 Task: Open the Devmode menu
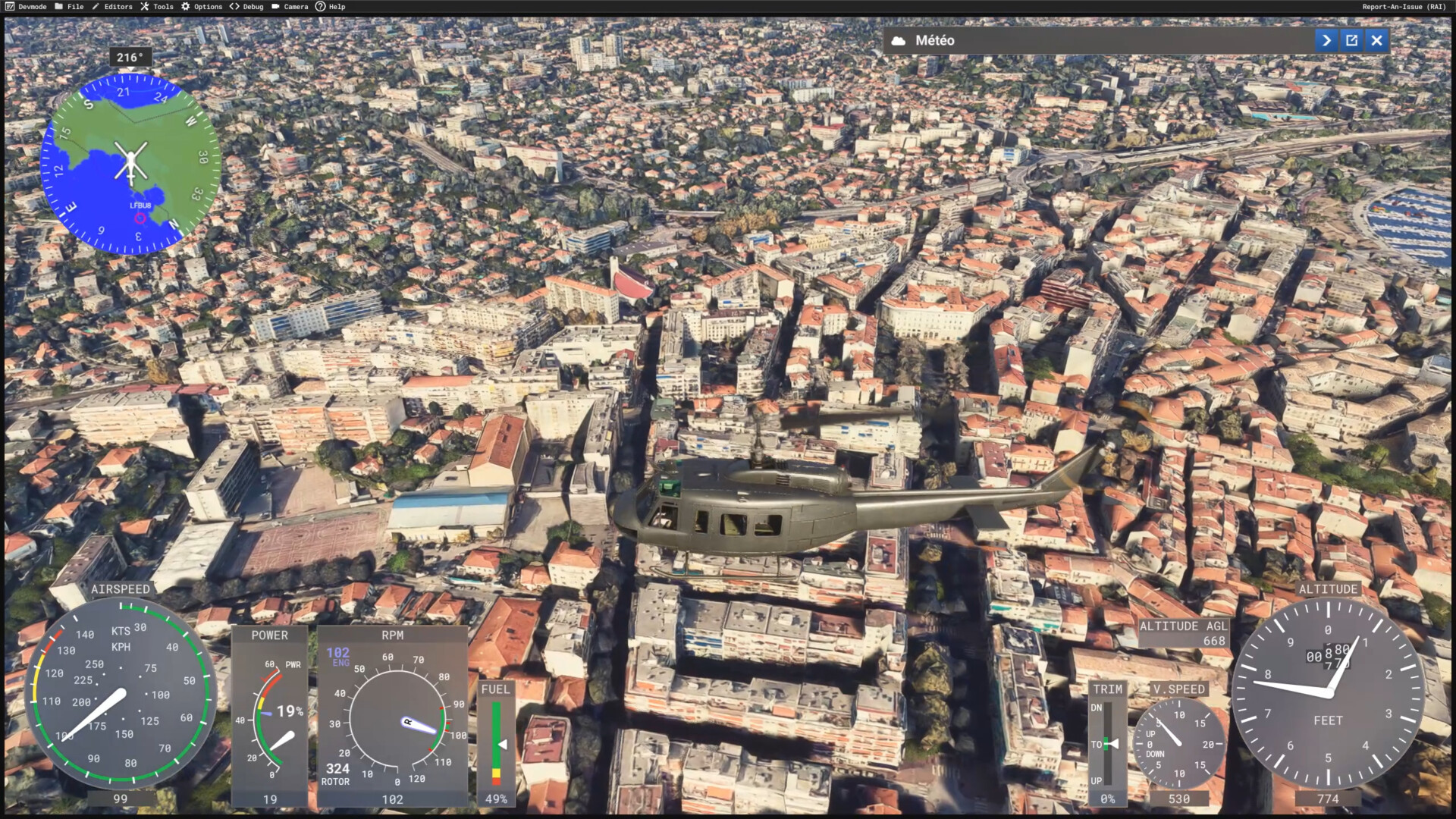[x=26, y=7]
